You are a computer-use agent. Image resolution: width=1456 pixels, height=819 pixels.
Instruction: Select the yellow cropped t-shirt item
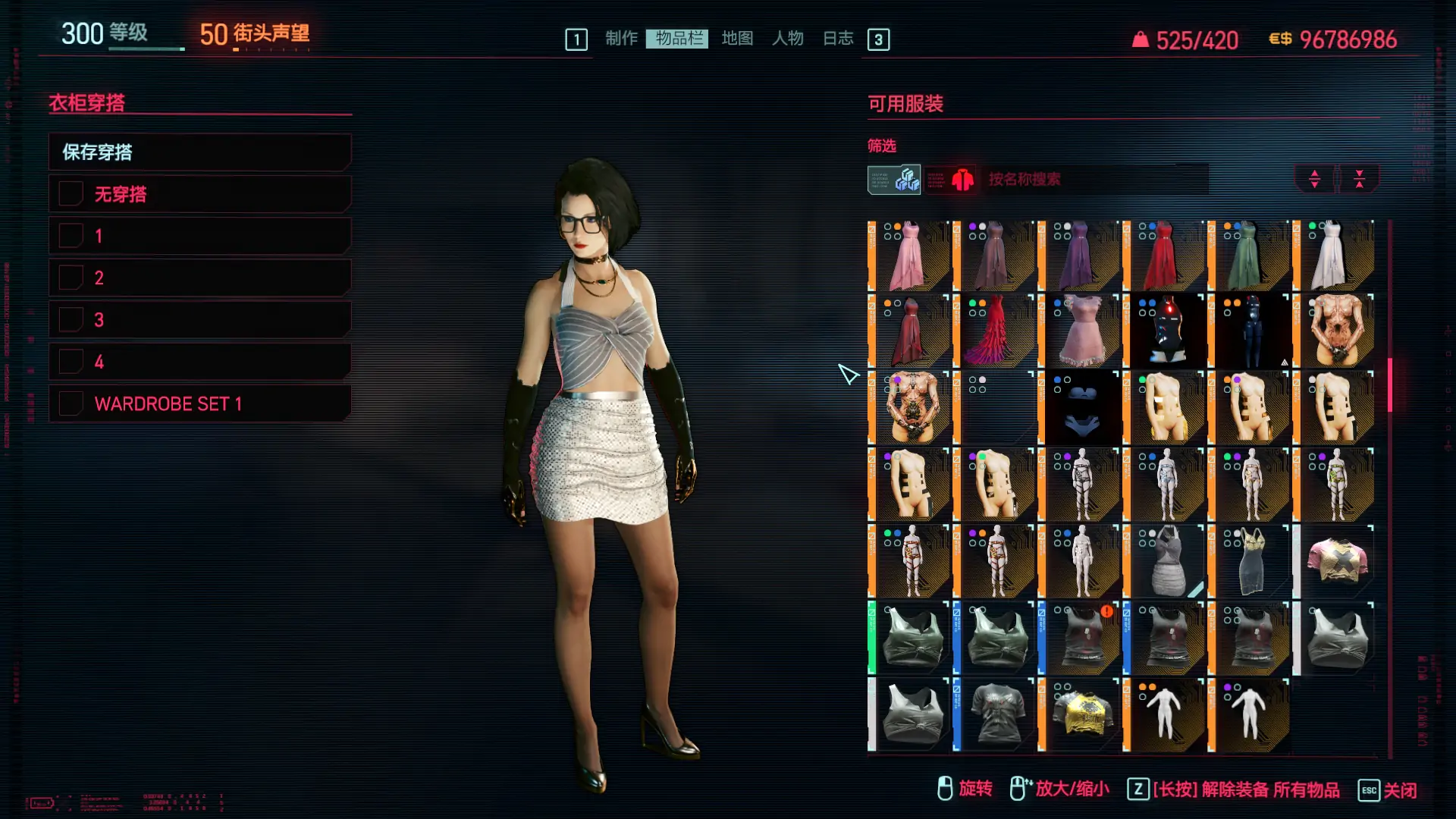[x=1079, y=714]
